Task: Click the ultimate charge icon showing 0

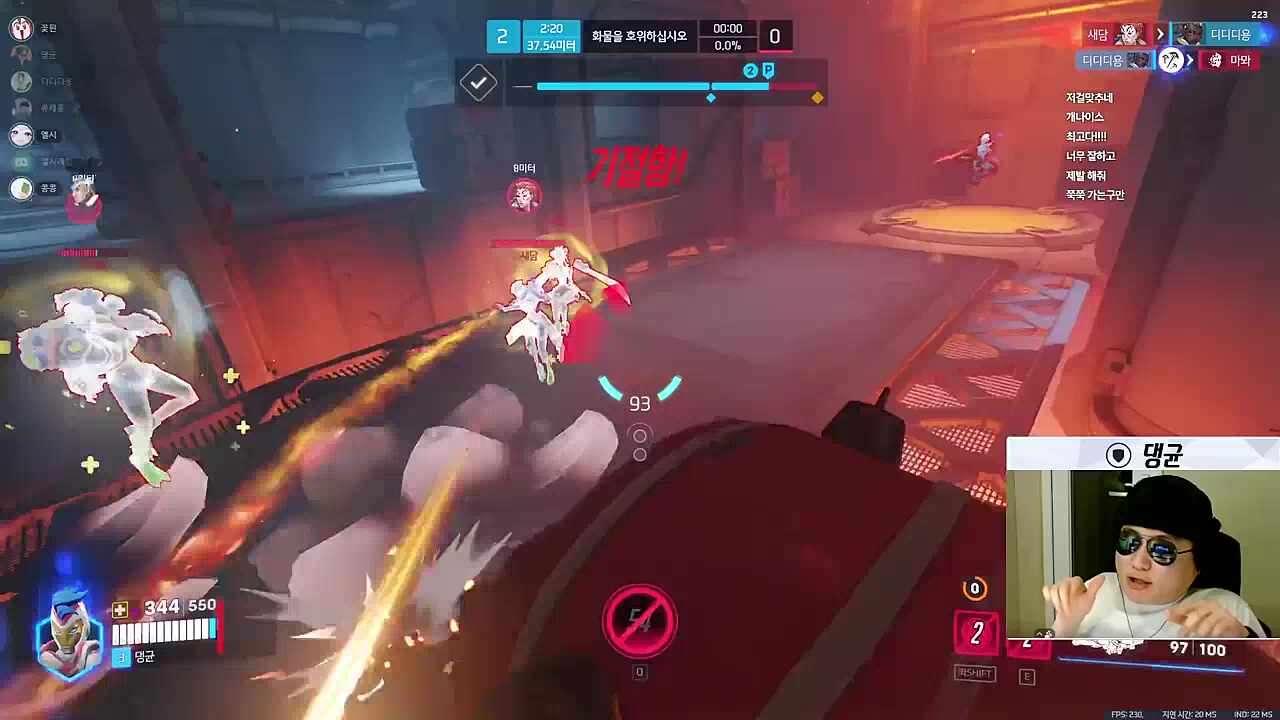Action: tap(974, 590)
